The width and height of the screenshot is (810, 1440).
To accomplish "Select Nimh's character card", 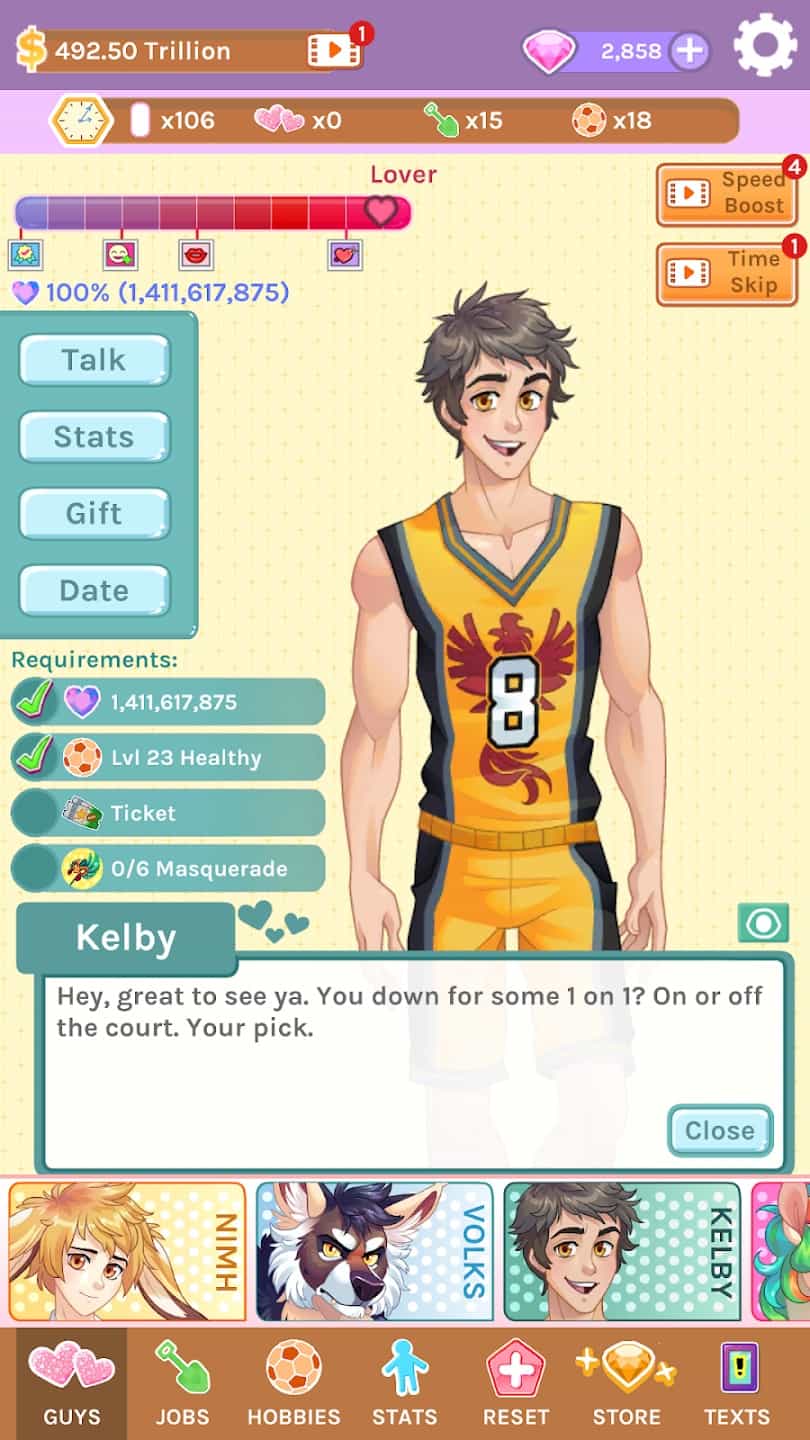I will [127, 1251].
